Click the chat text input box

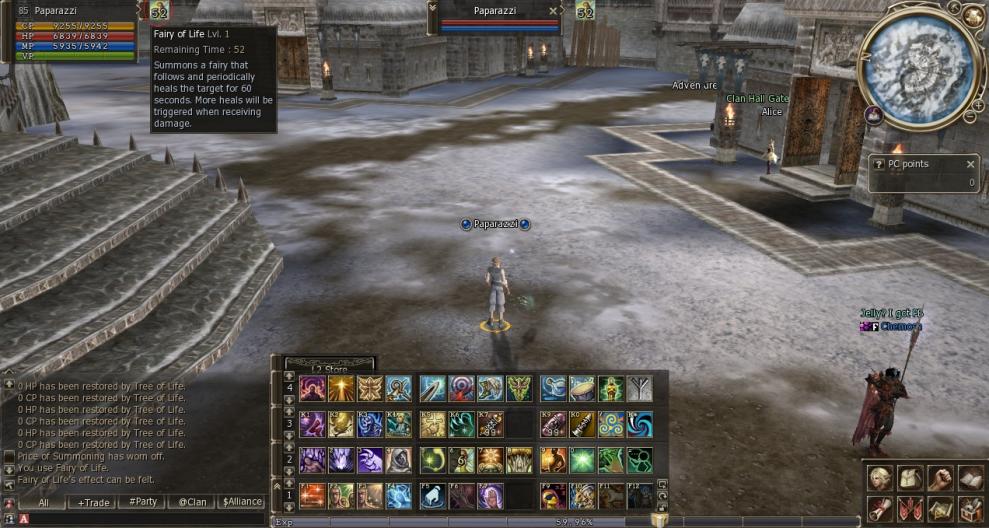(x=140, y=519)
